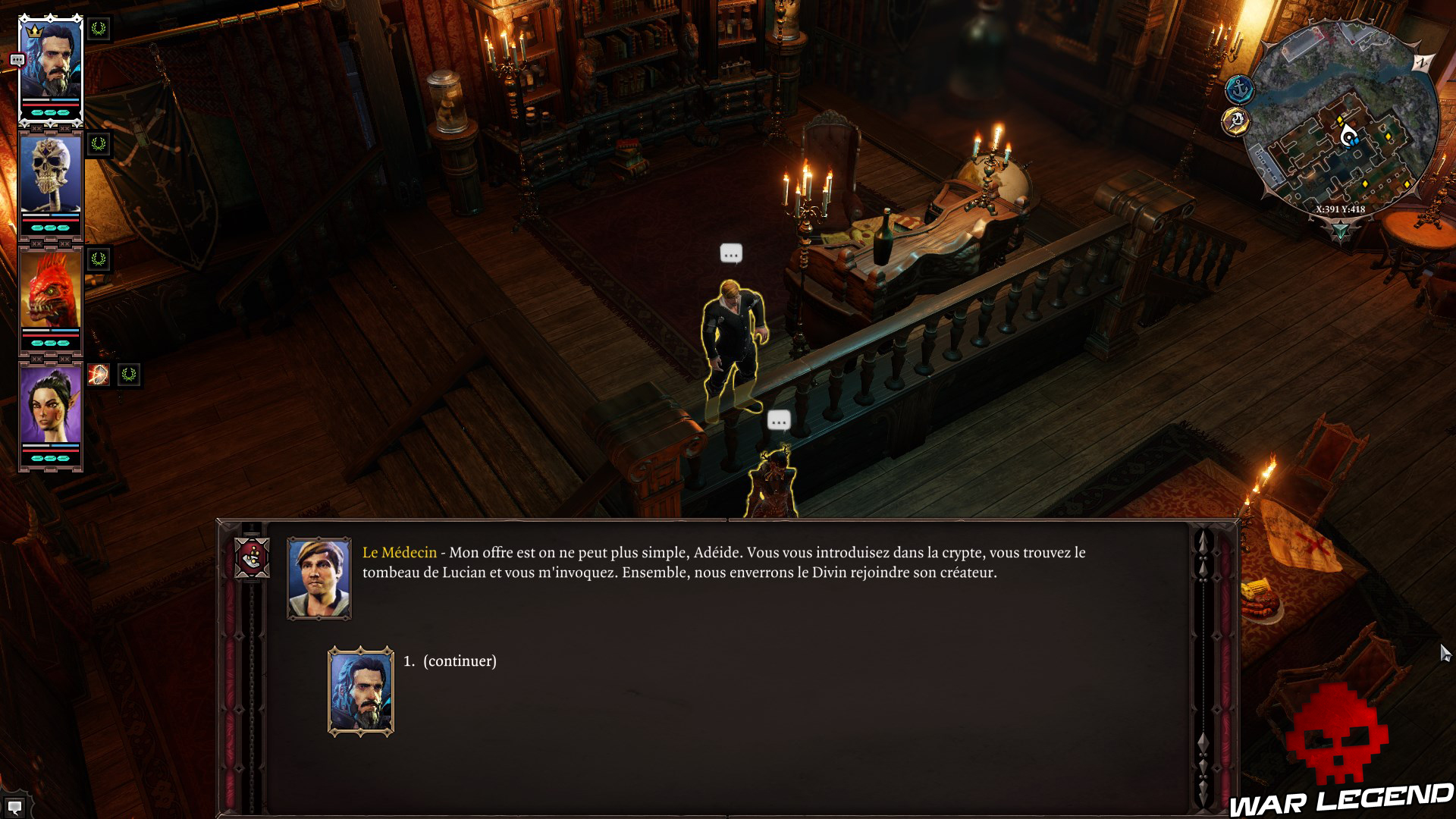Click the speech bubble above the blond man
Viewport: 1456px width, 819px height.
pyautogui.click(x=730, y=253)
